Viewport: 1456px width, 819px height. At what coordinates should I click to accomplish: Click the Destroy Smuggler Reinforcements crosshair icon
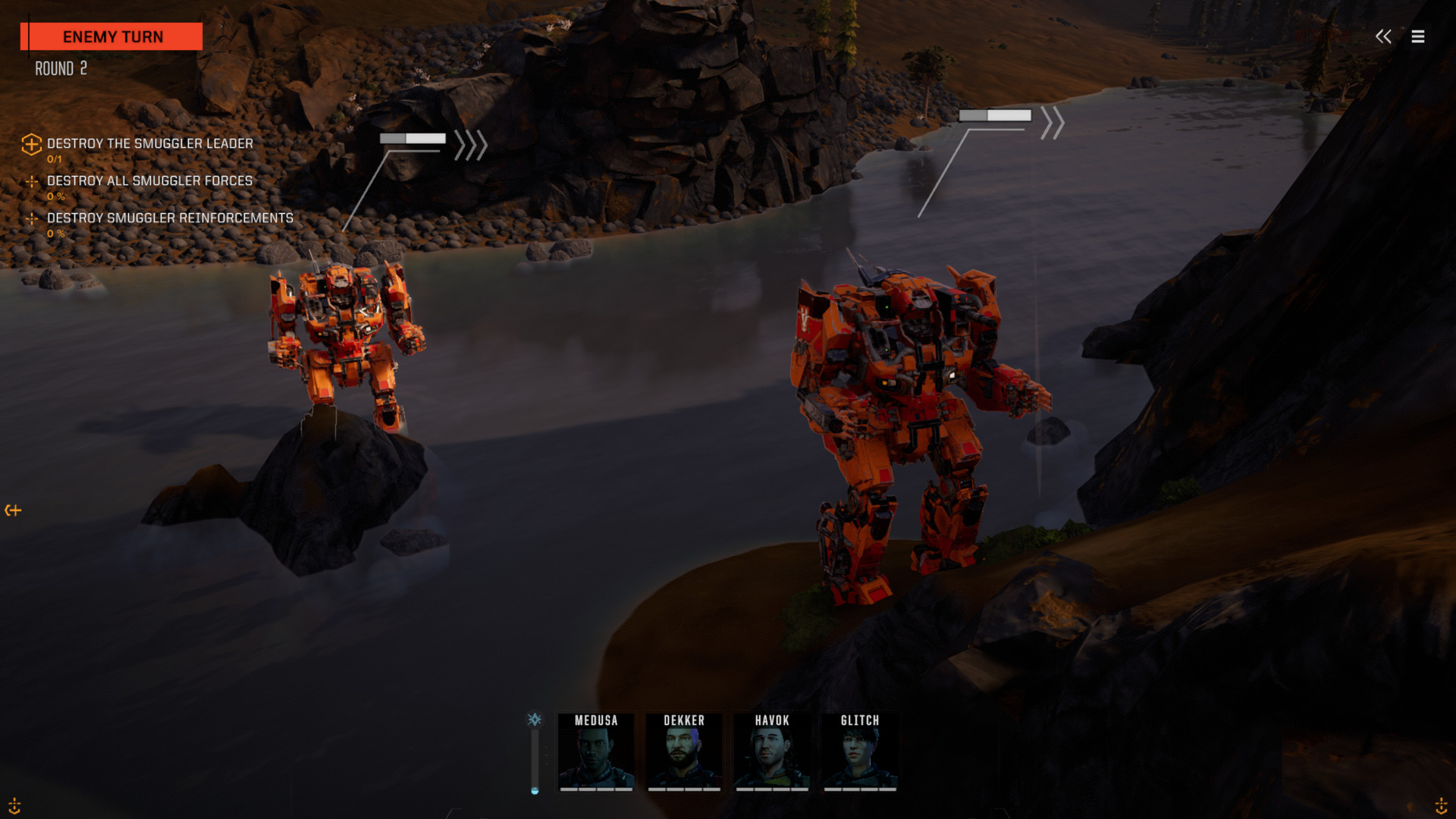click(x=31, y=218)
